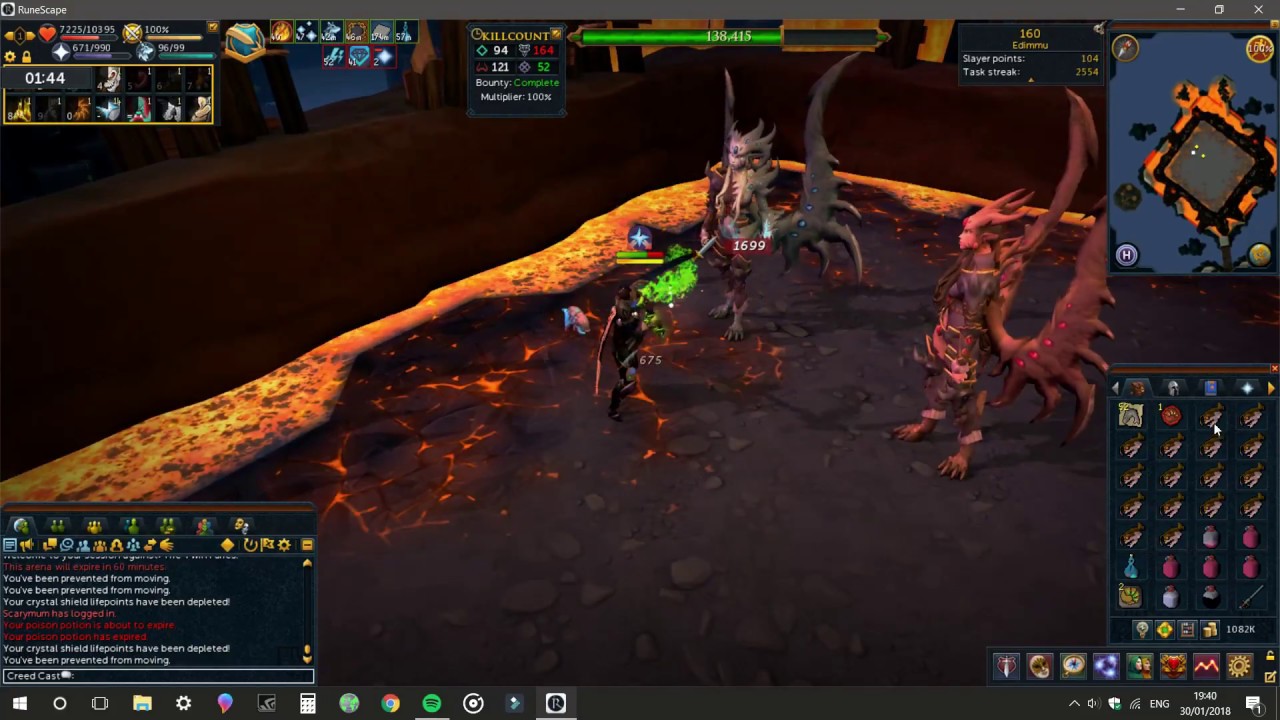
Task: Minimise the chat window
Action: [307, 545]
